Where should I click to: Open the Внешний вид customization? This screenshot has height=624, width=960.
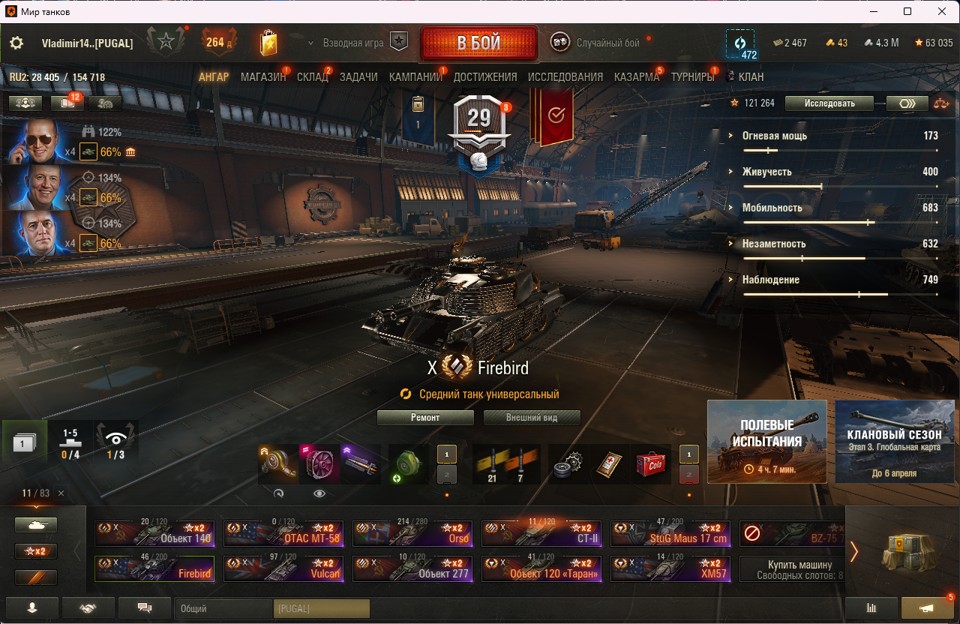click(533, 418)
